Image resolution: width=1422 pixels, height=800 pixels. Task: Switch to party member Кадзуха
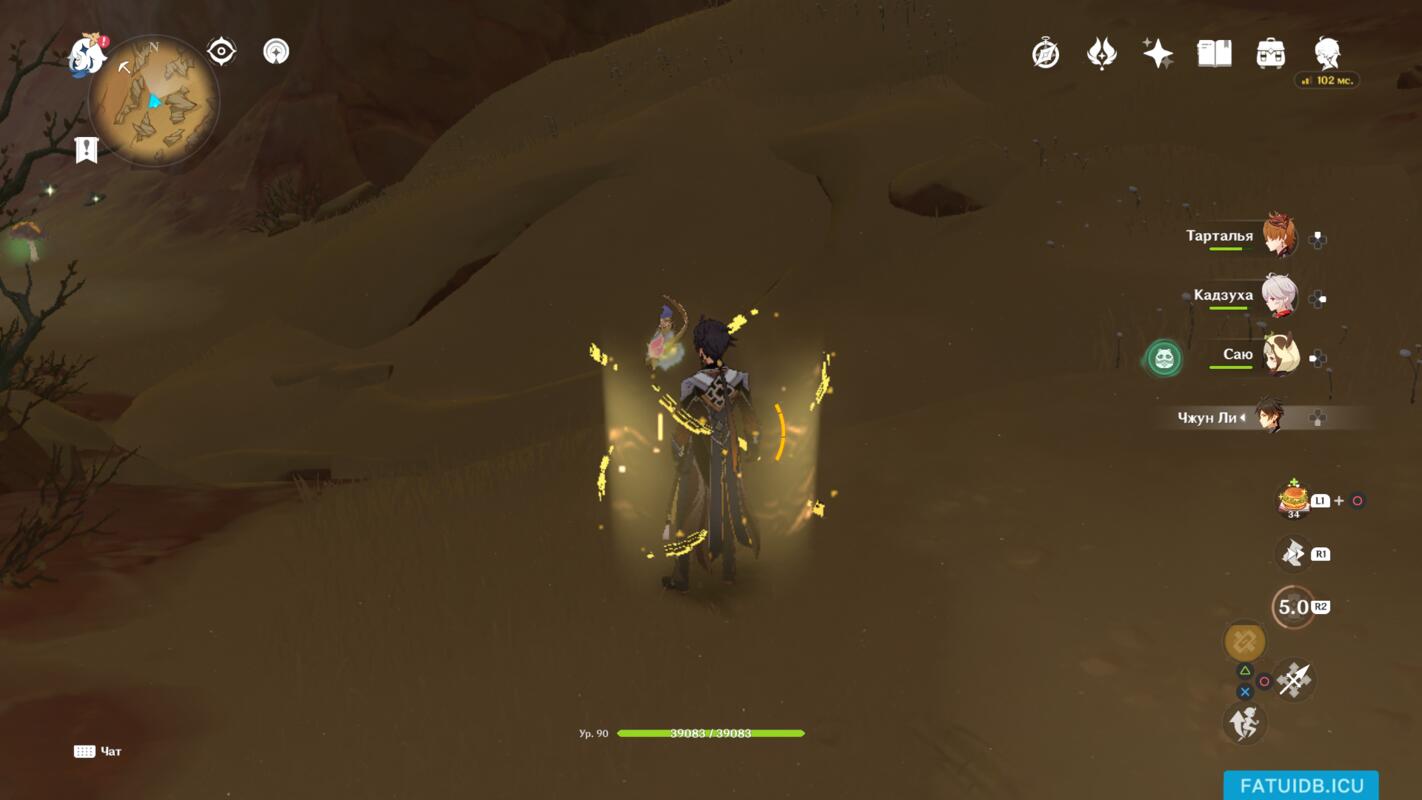tap(1278, 296)
